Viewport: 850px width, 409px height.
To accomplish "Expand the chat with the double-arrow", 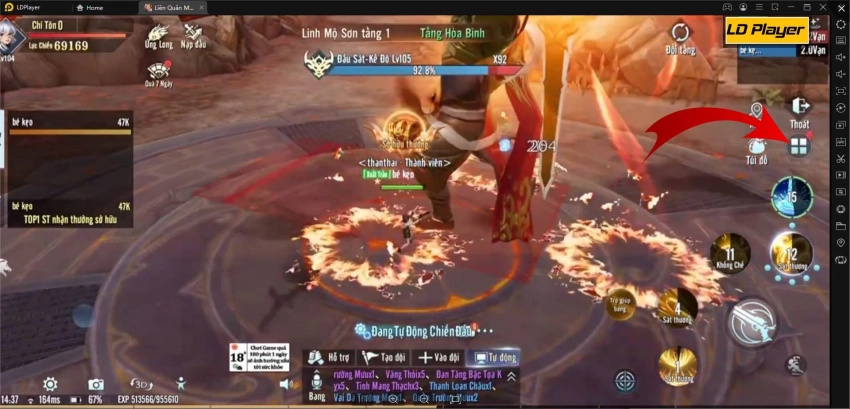I will click(512, 377).
